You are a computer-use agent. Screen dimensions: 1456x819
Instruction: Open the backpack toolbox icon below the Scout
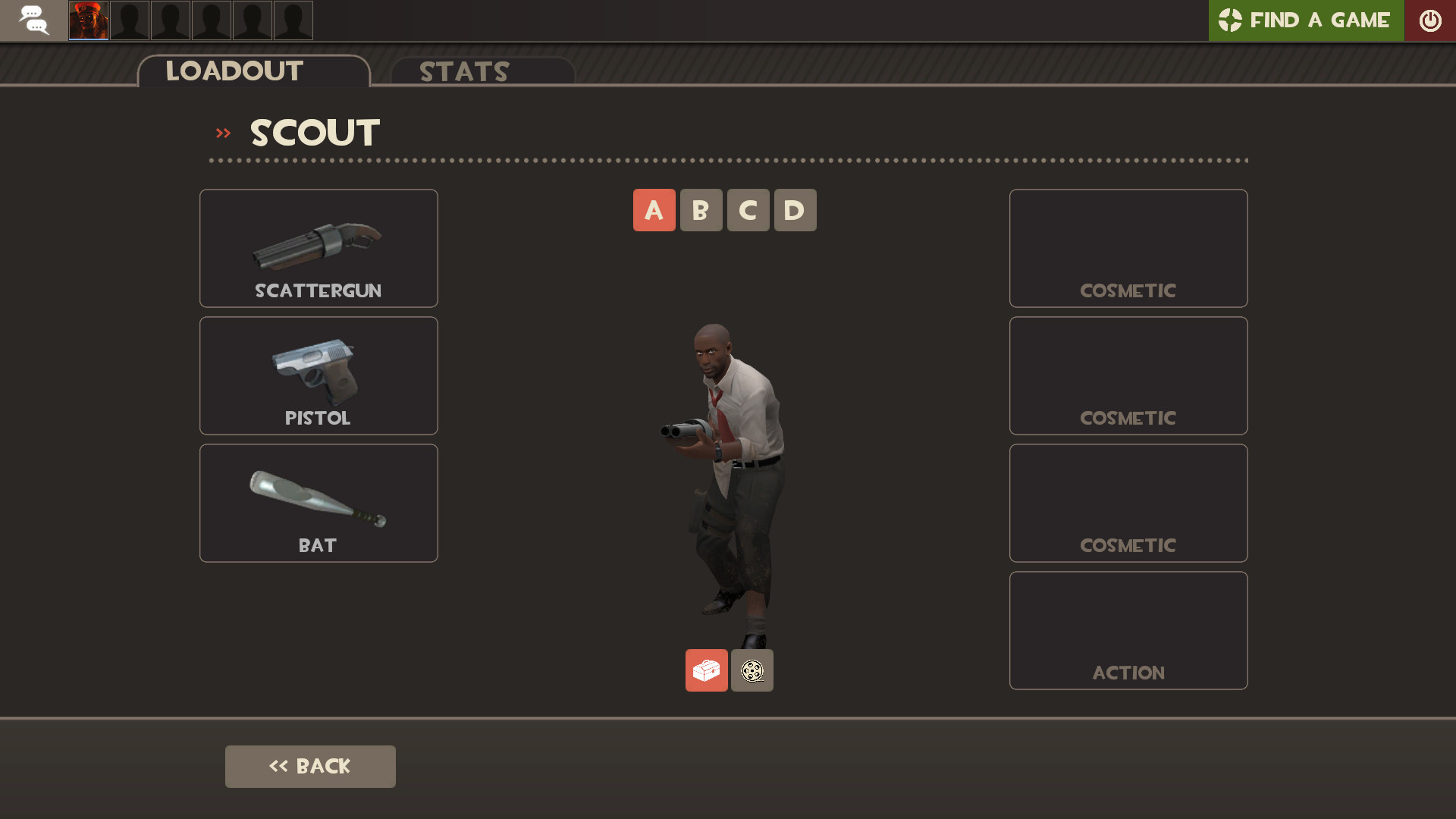click(x=706, y=670)
